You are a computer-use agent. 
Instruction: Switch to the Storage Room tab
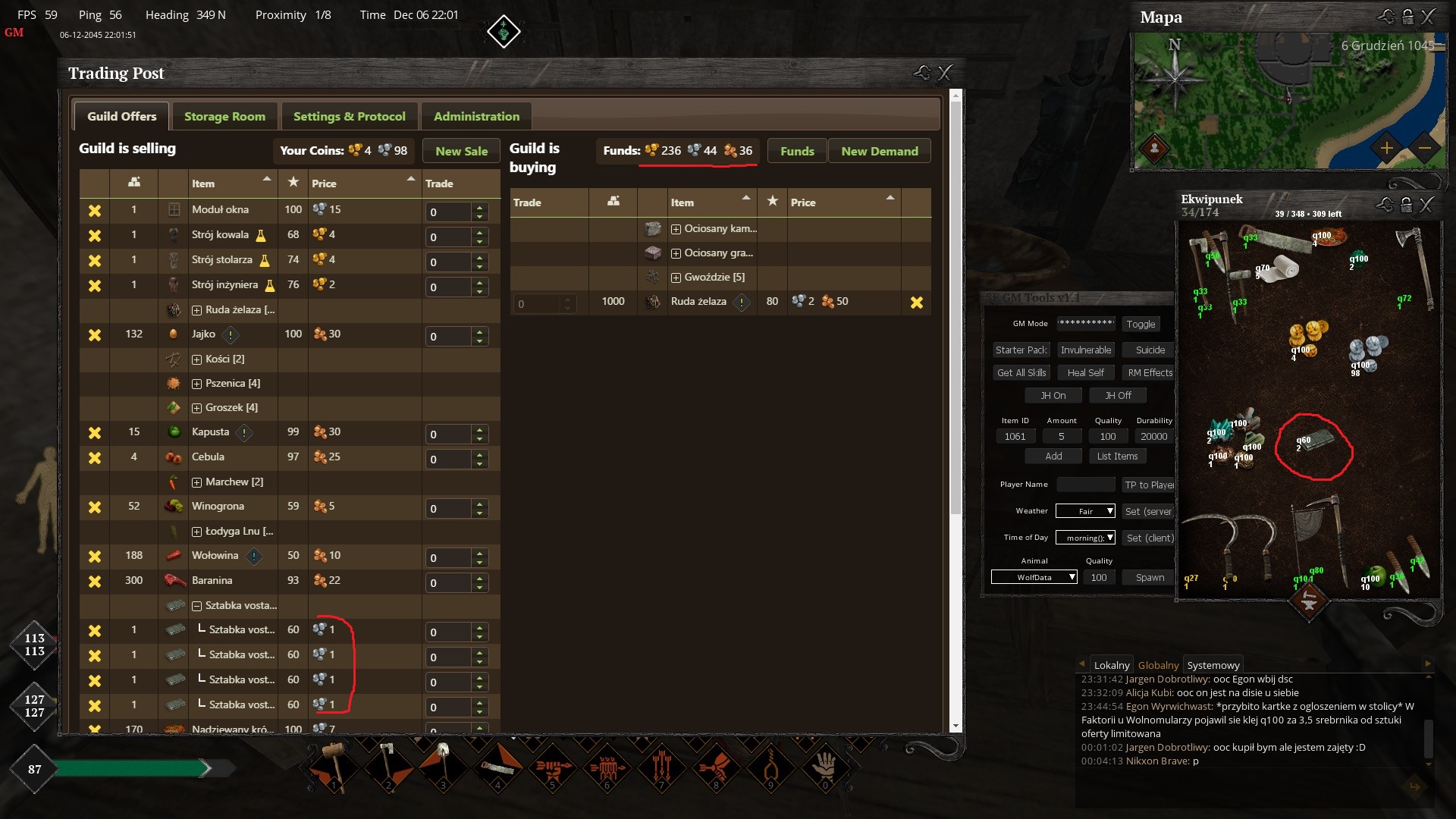[x=224, y=116]
